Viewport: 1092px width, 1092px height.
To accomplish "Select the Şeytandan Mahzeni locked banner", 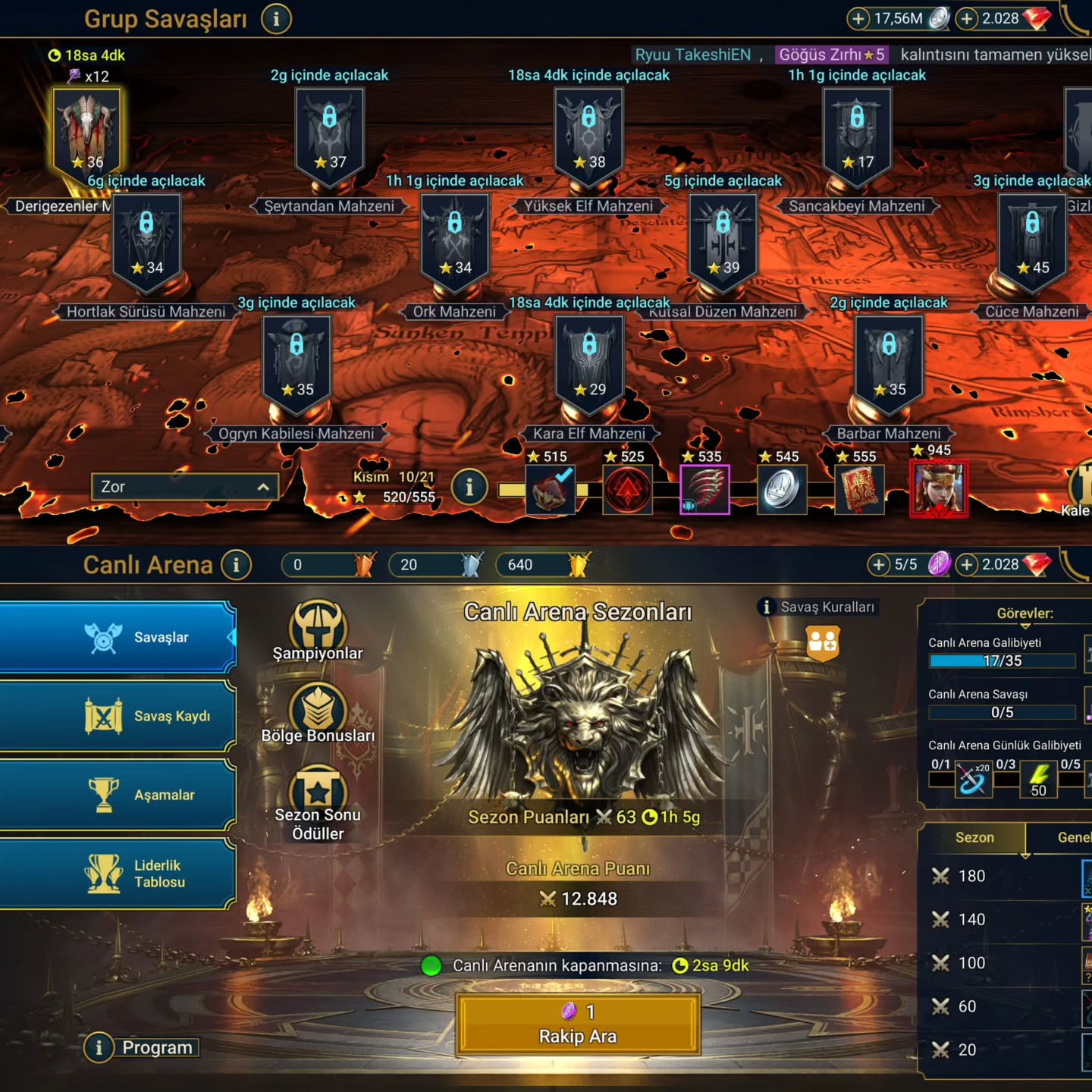I will [x=329, y=134].
